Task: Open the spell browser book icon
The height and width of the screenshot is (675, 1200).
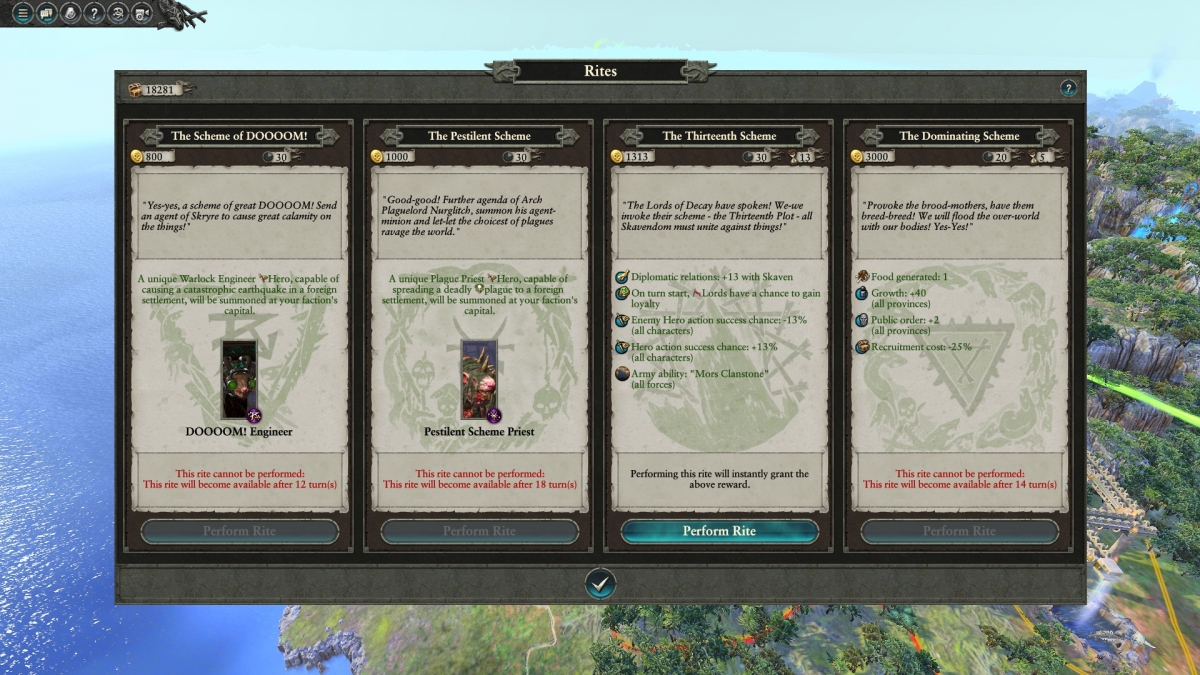Action: point(70,13)
